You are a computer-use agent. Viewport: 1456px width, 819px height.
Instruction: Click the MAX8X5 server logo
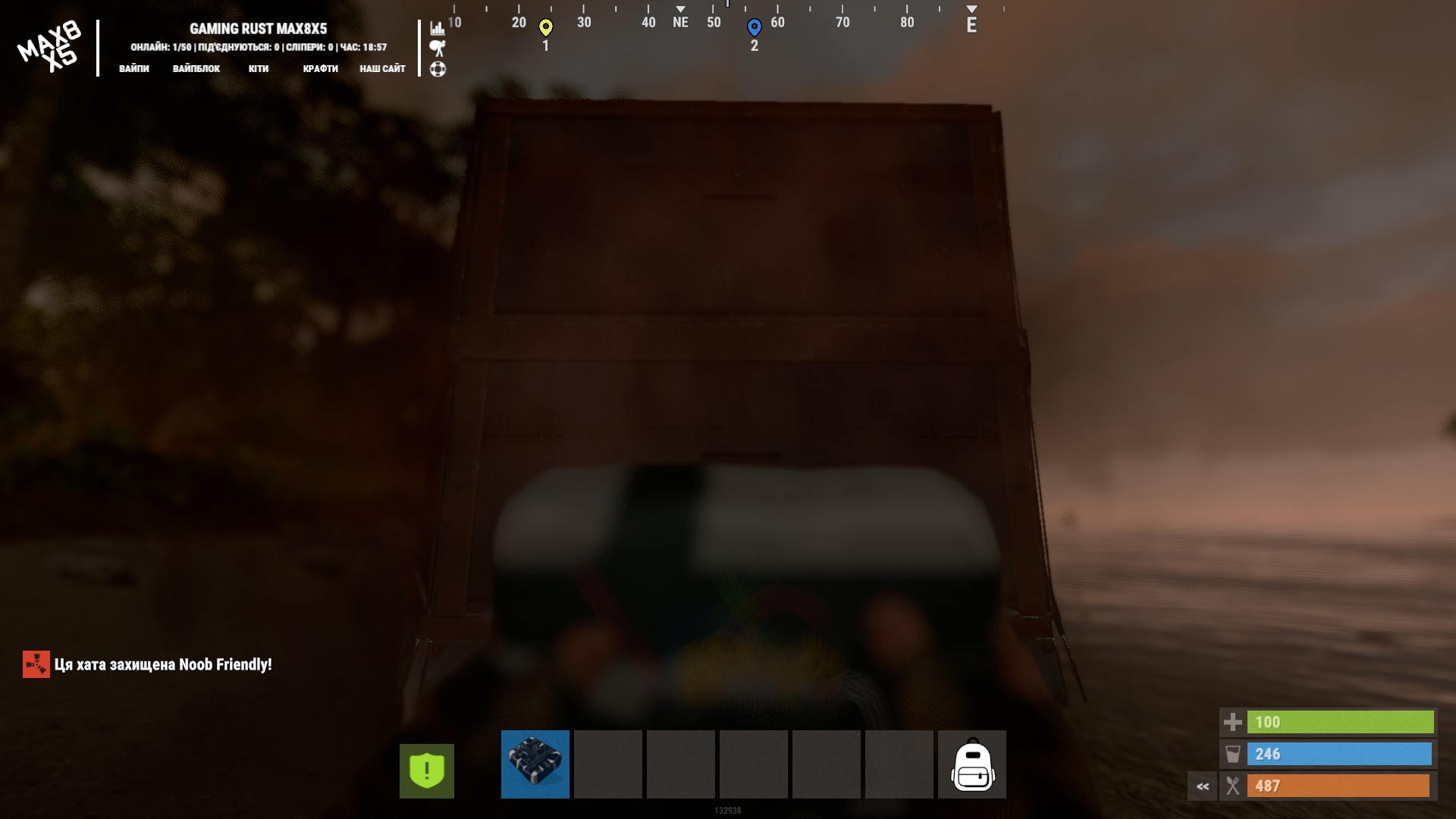pyautogui.click(x=50, y=47)
